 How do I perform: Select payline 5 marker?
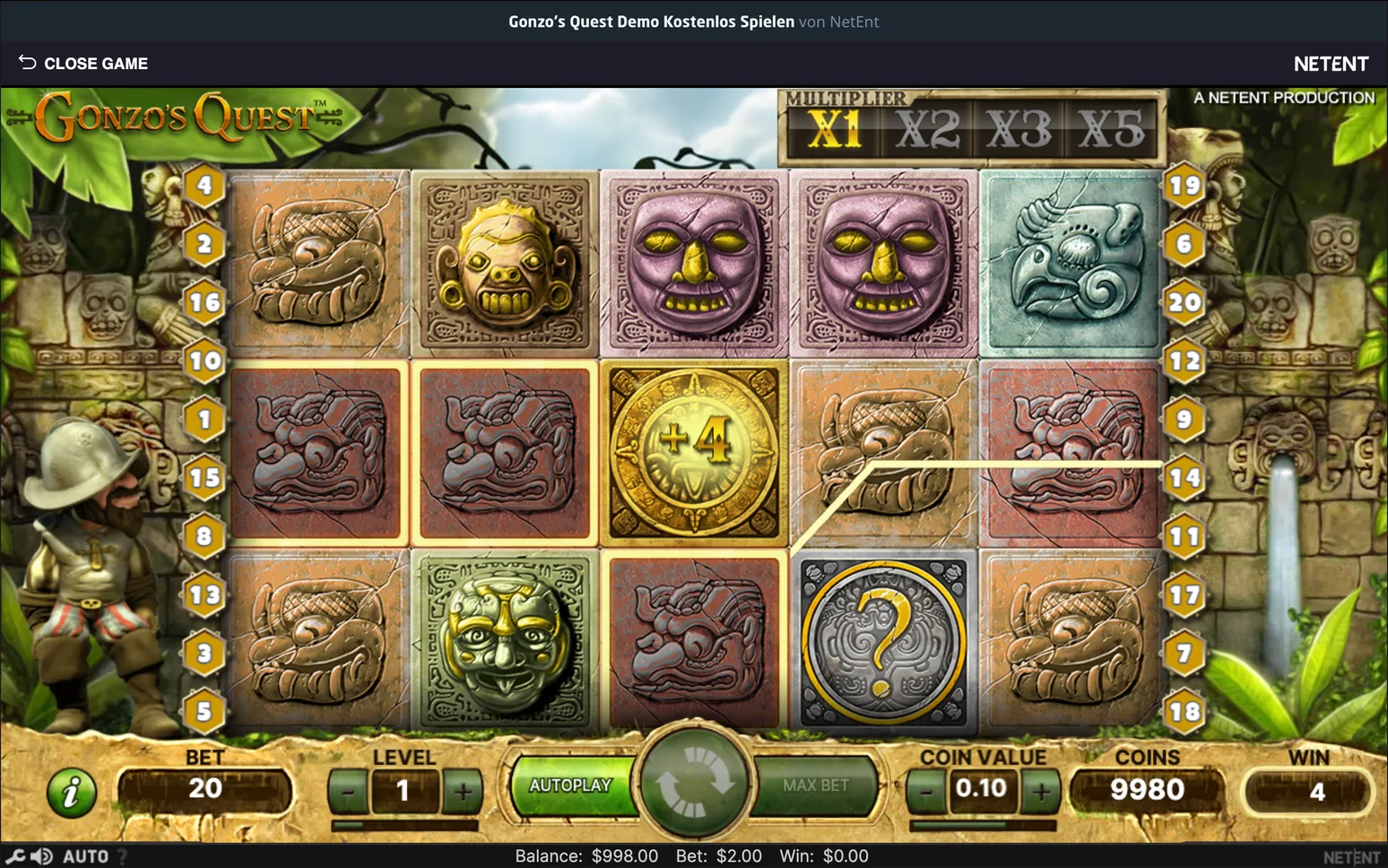(204, 711)
